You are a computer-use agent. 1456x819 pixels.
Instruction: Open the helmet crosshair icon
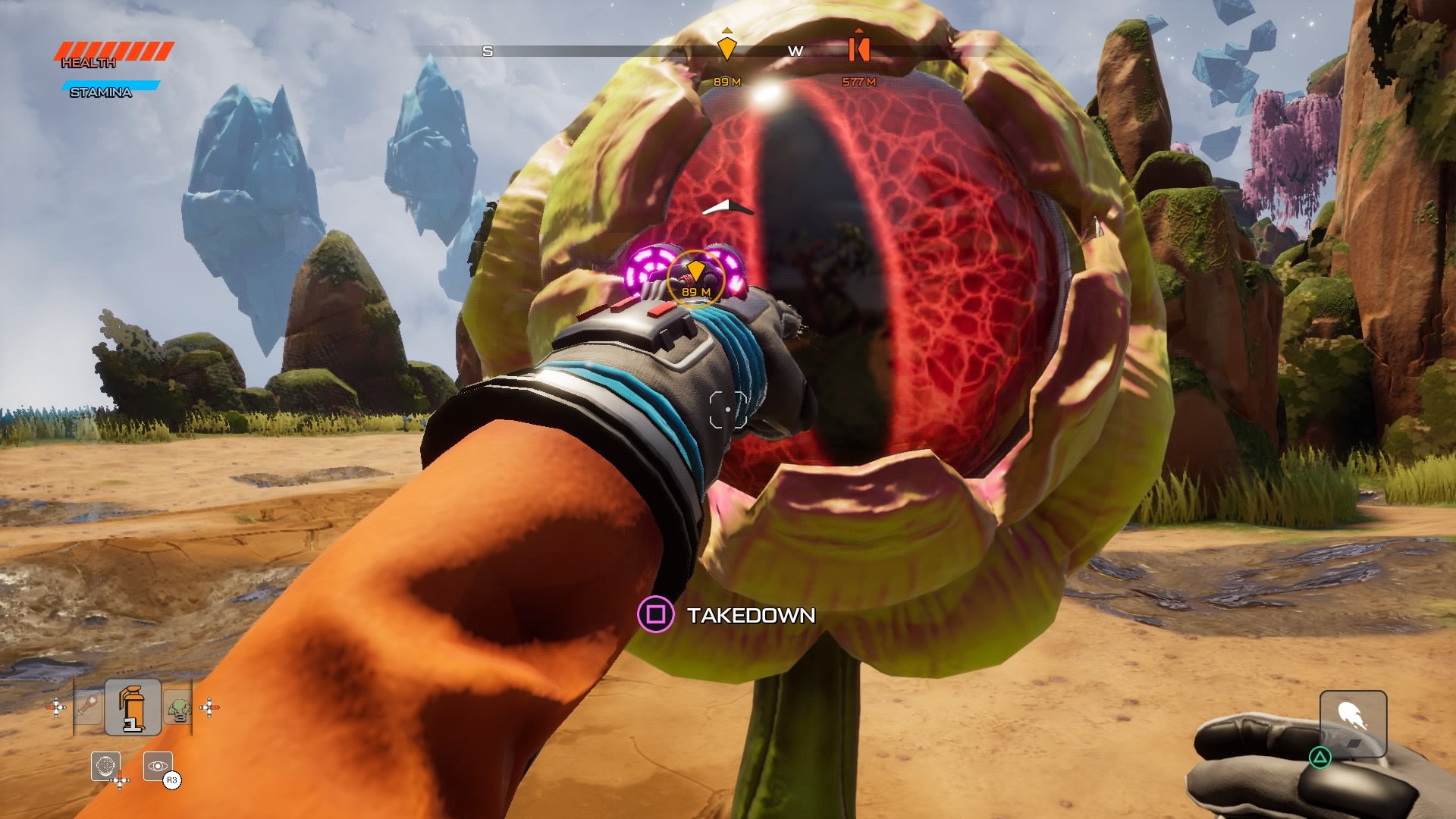coord(105,766)
